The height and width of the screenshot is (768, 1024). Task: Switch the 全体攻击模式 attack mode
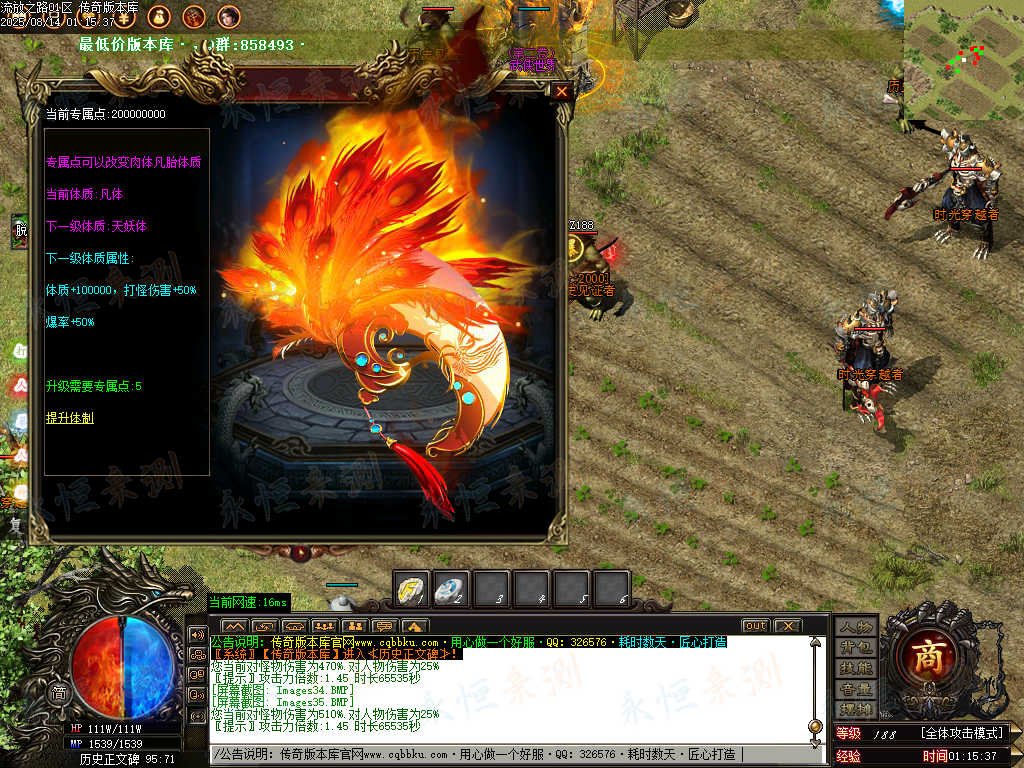[961, 734]
